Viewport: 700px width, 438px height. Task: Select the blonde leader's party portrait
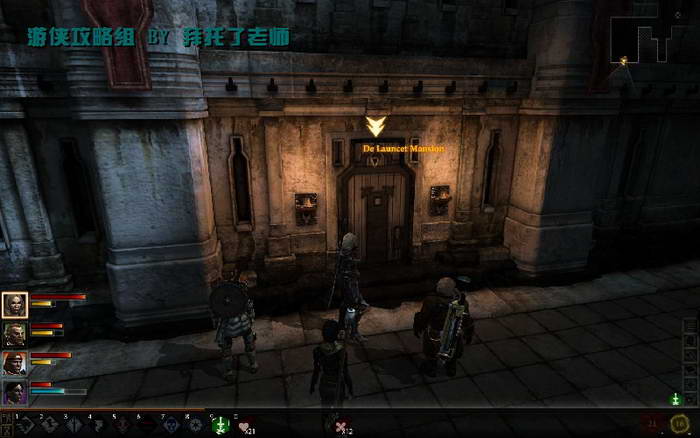click(x=15, y=304)
